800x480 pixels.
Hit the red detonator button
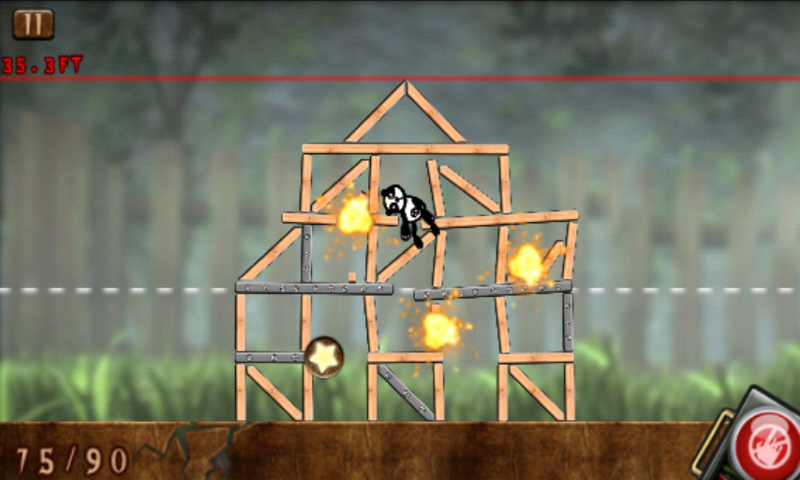[765, 443]
